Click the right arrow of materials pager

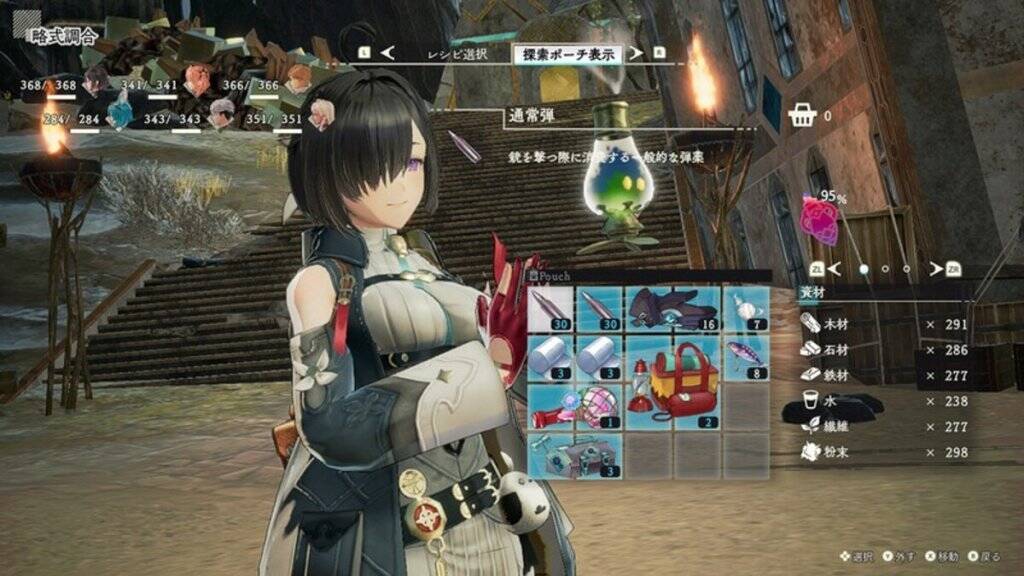click(936, 269)
